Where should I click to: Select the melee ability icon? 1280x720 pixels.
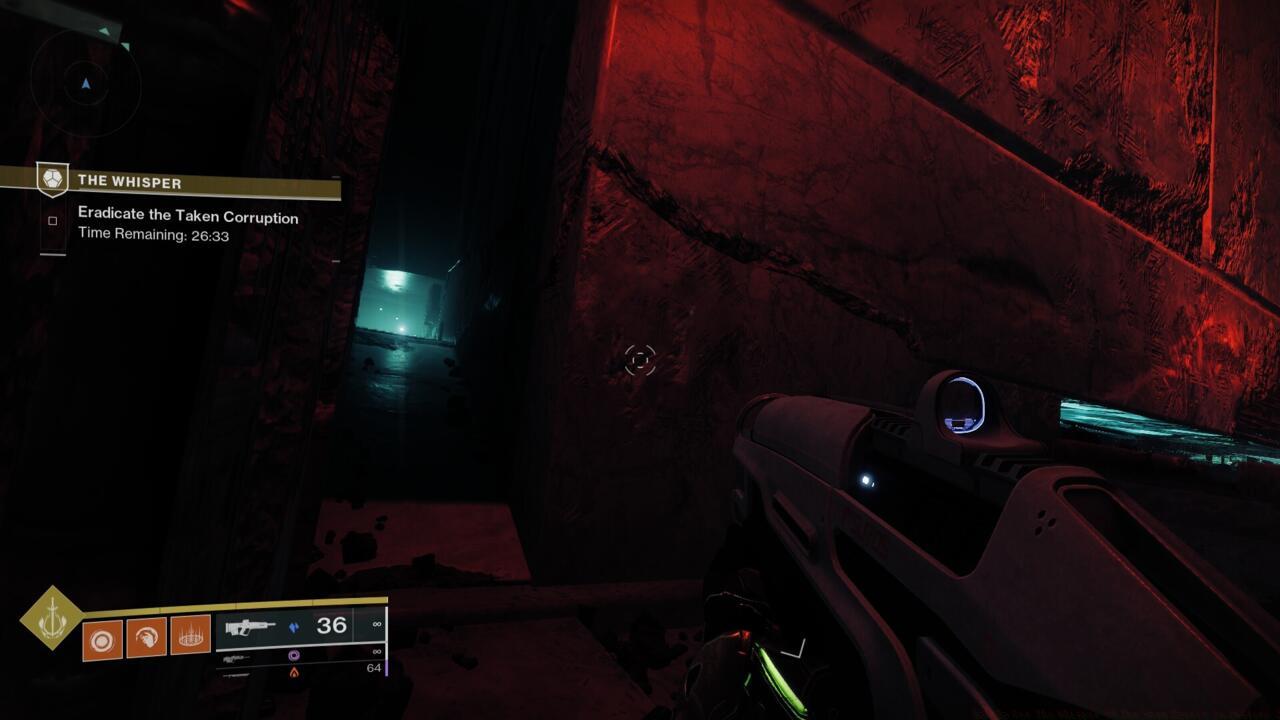click(148, 636)
